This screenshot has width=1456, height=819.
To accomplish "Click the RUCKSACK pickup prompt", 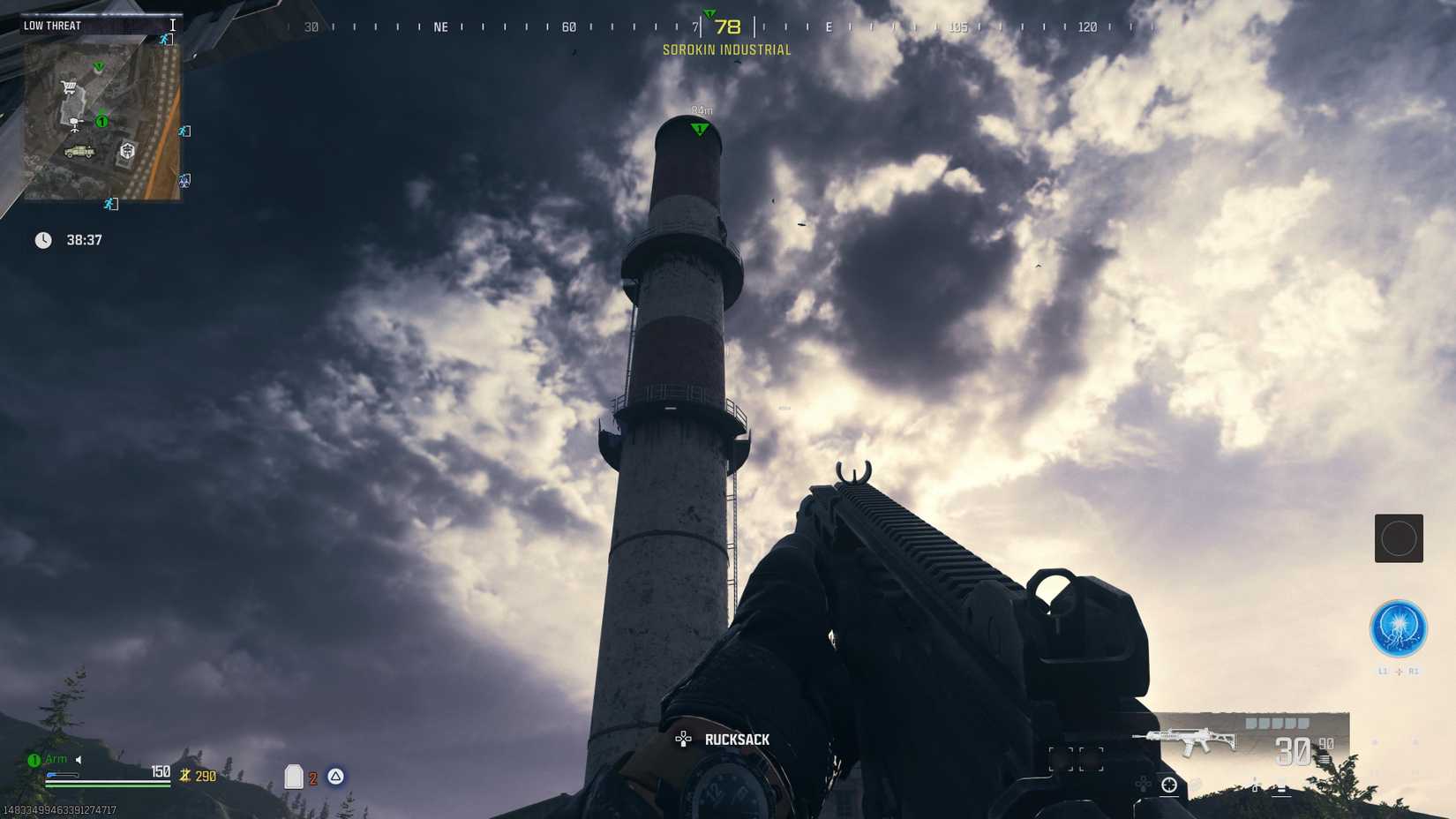I will (x=738, y=739).
